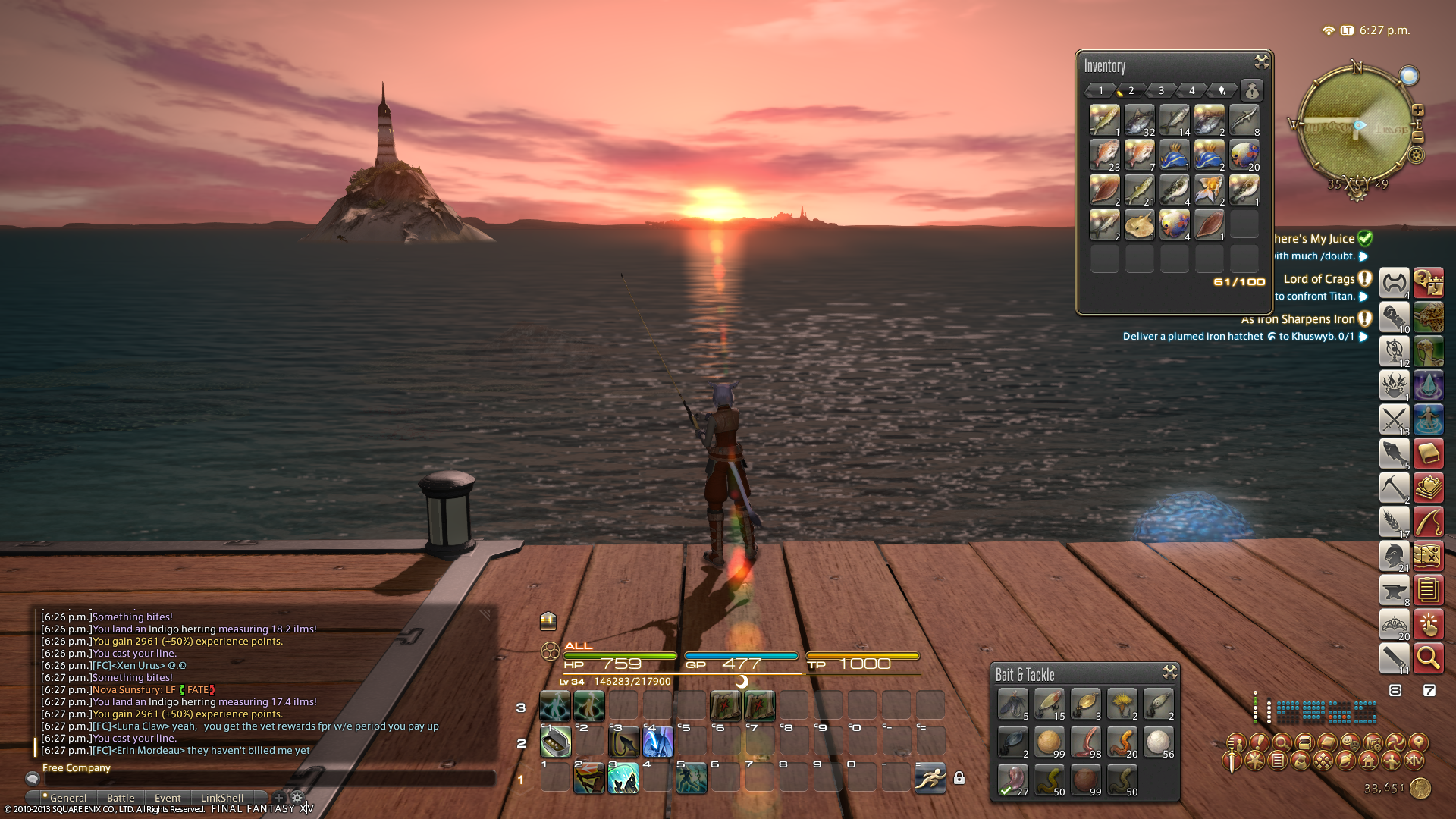Image resolution: width=1456 pixels, height=819 pixels.
Task: Click the inventory's gil pouch button
Action: (1252, 91)
